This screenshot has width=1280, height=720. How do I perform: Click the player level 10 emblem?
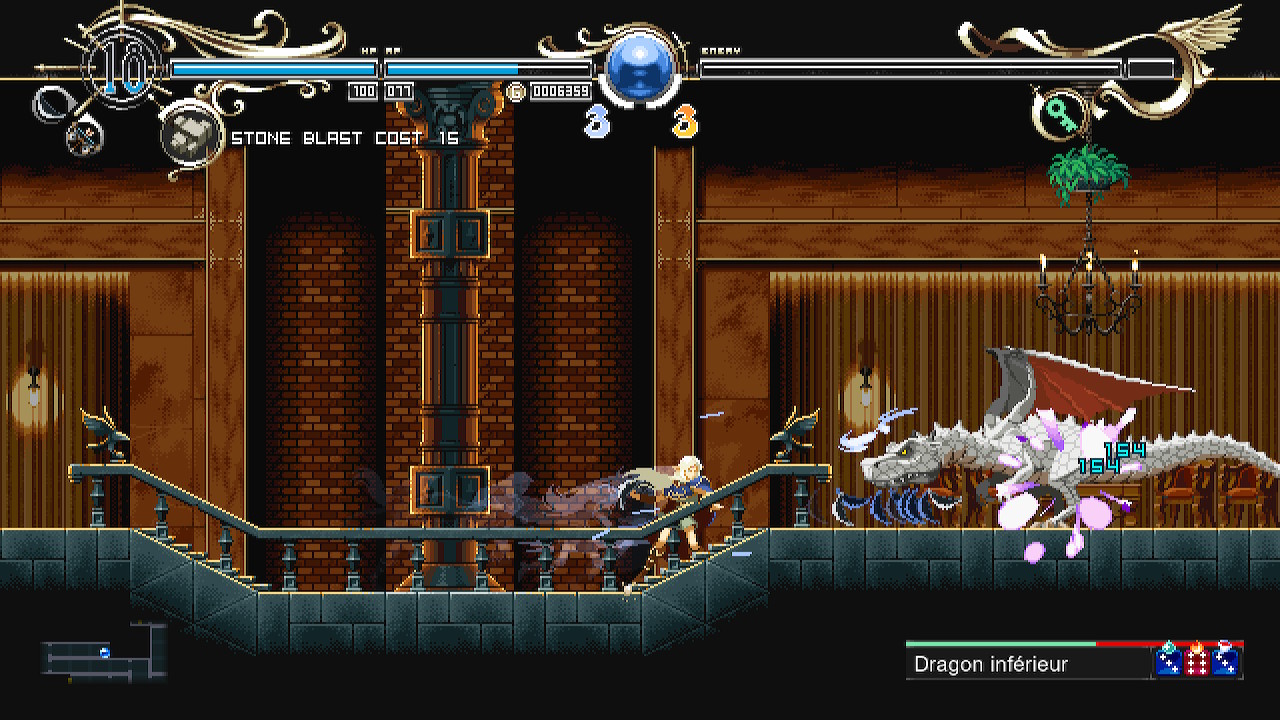(x=125, y=68)
